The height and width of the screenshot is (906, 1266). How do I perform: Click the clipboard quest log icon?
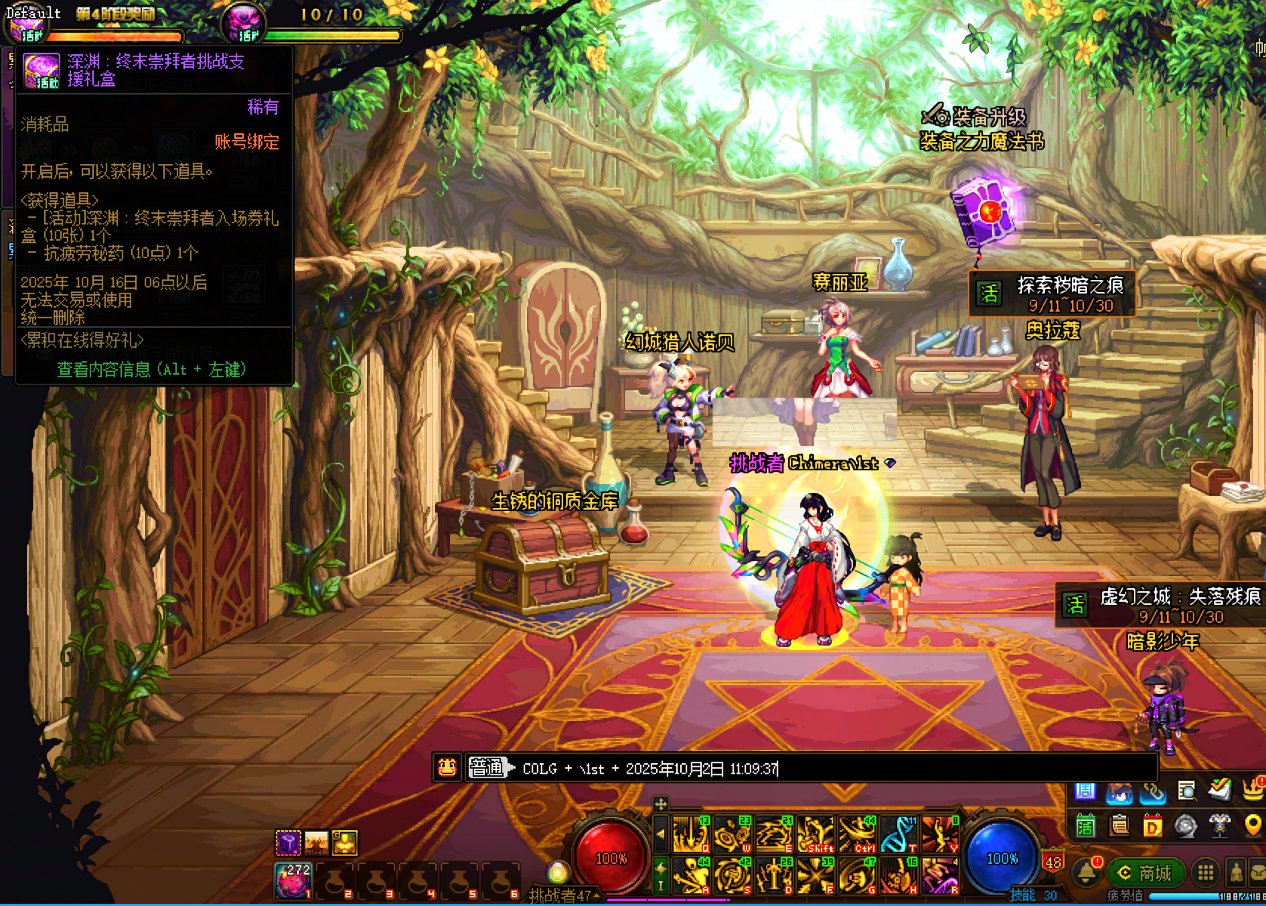click(1119, 825)
